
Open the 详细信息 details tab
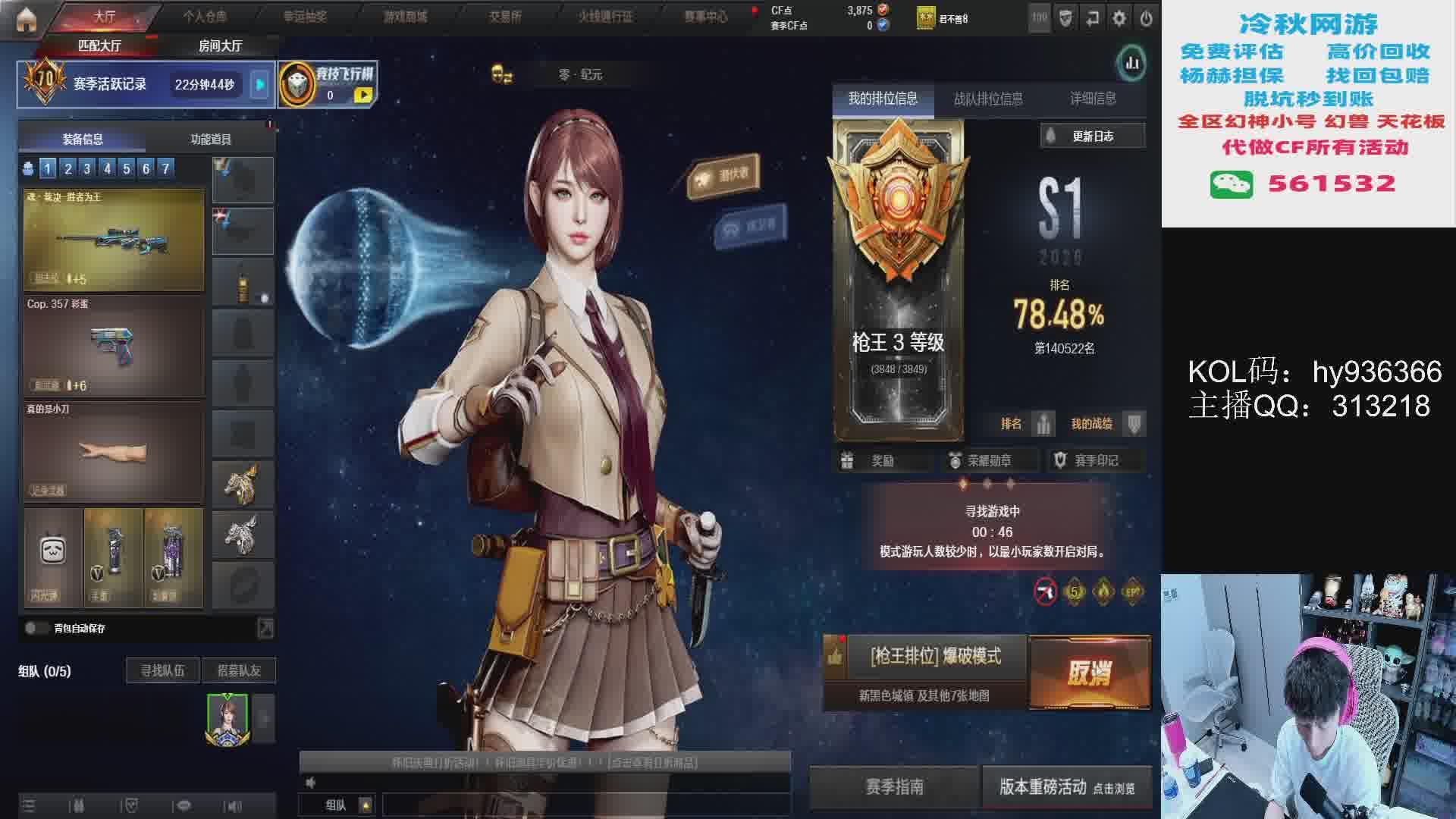click(1093, 99)
